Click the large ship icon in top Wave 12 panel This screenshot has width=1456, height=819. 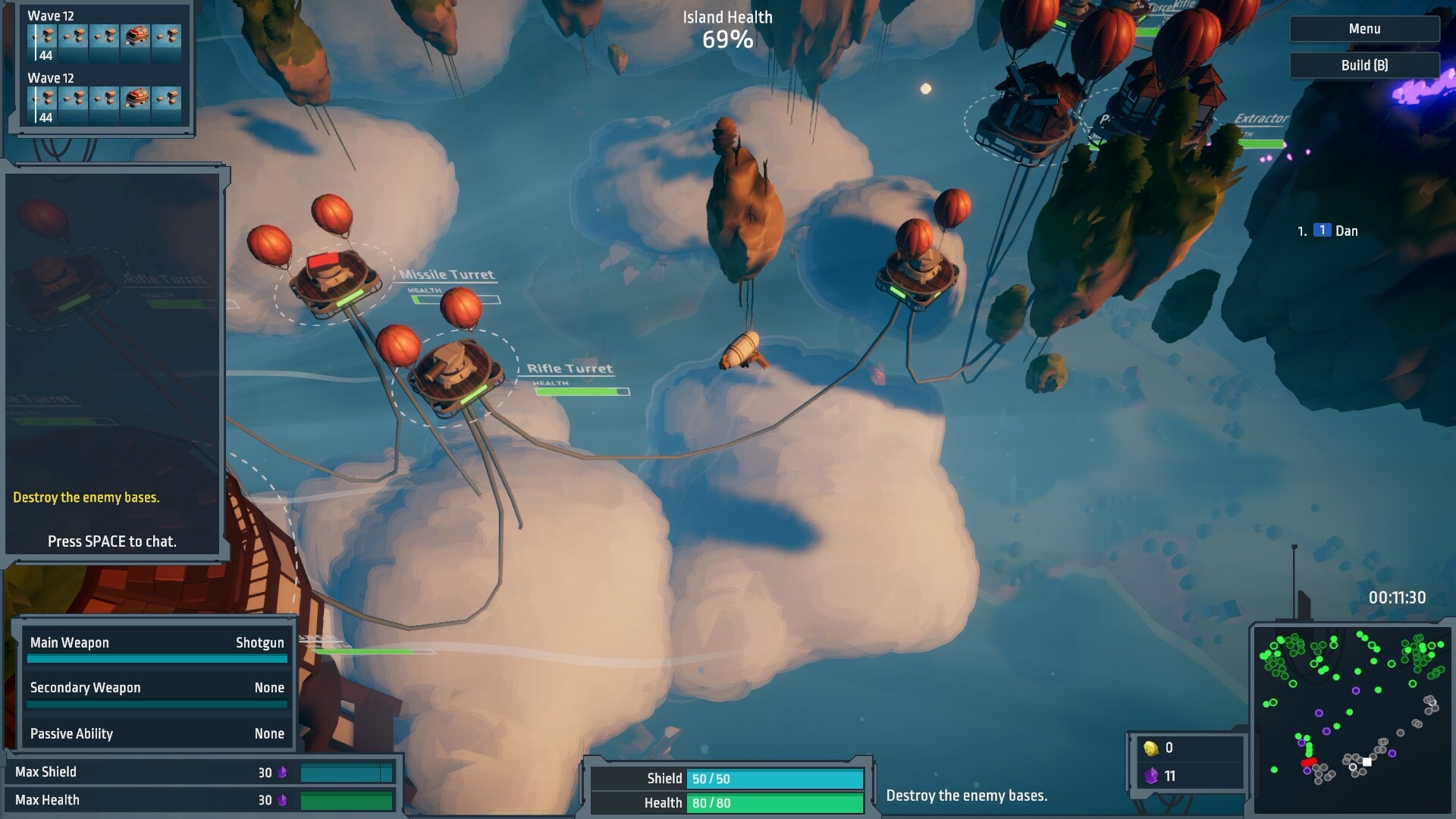point(136,36)
